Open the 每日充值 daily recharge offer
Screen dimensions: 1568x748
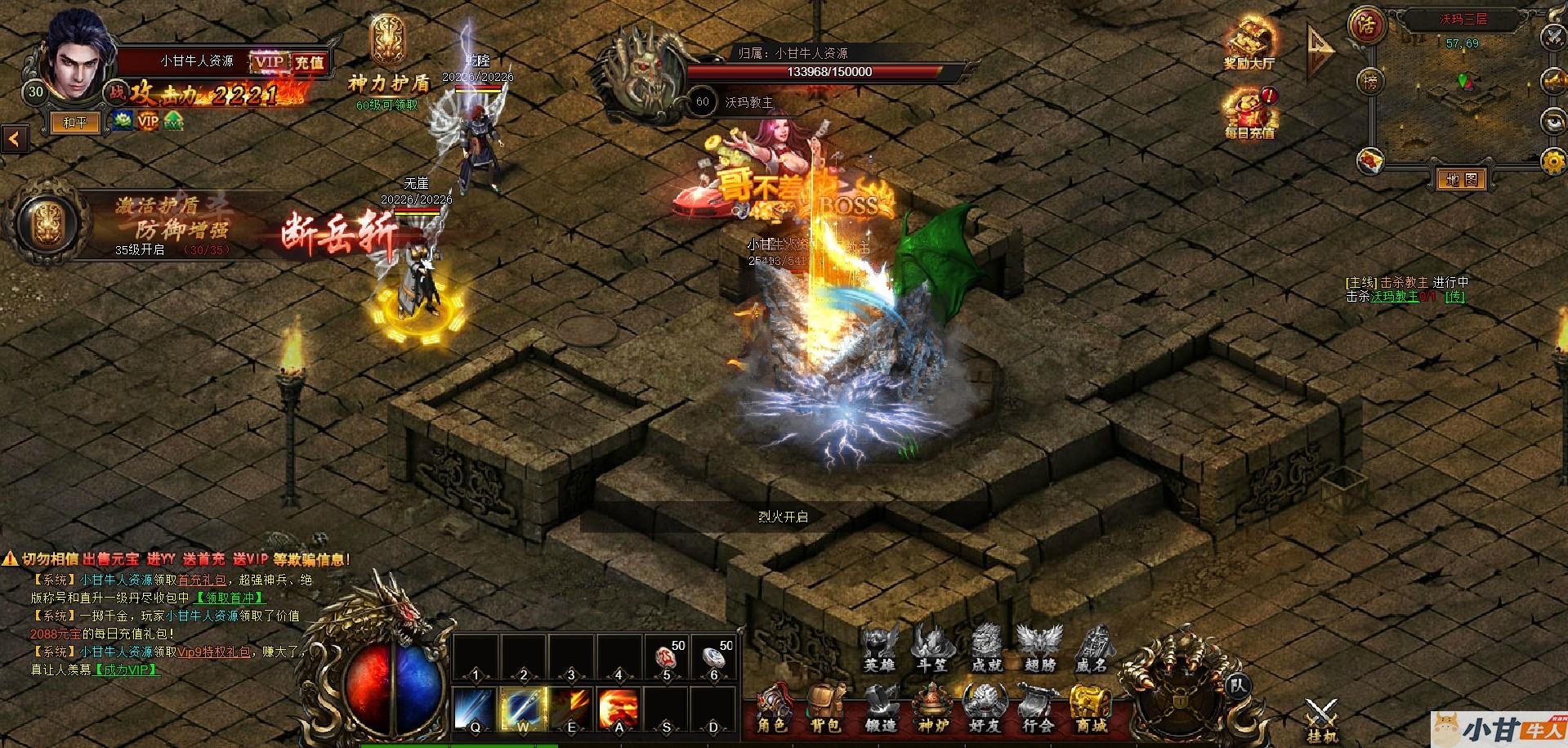click(x=1249, y=113)
